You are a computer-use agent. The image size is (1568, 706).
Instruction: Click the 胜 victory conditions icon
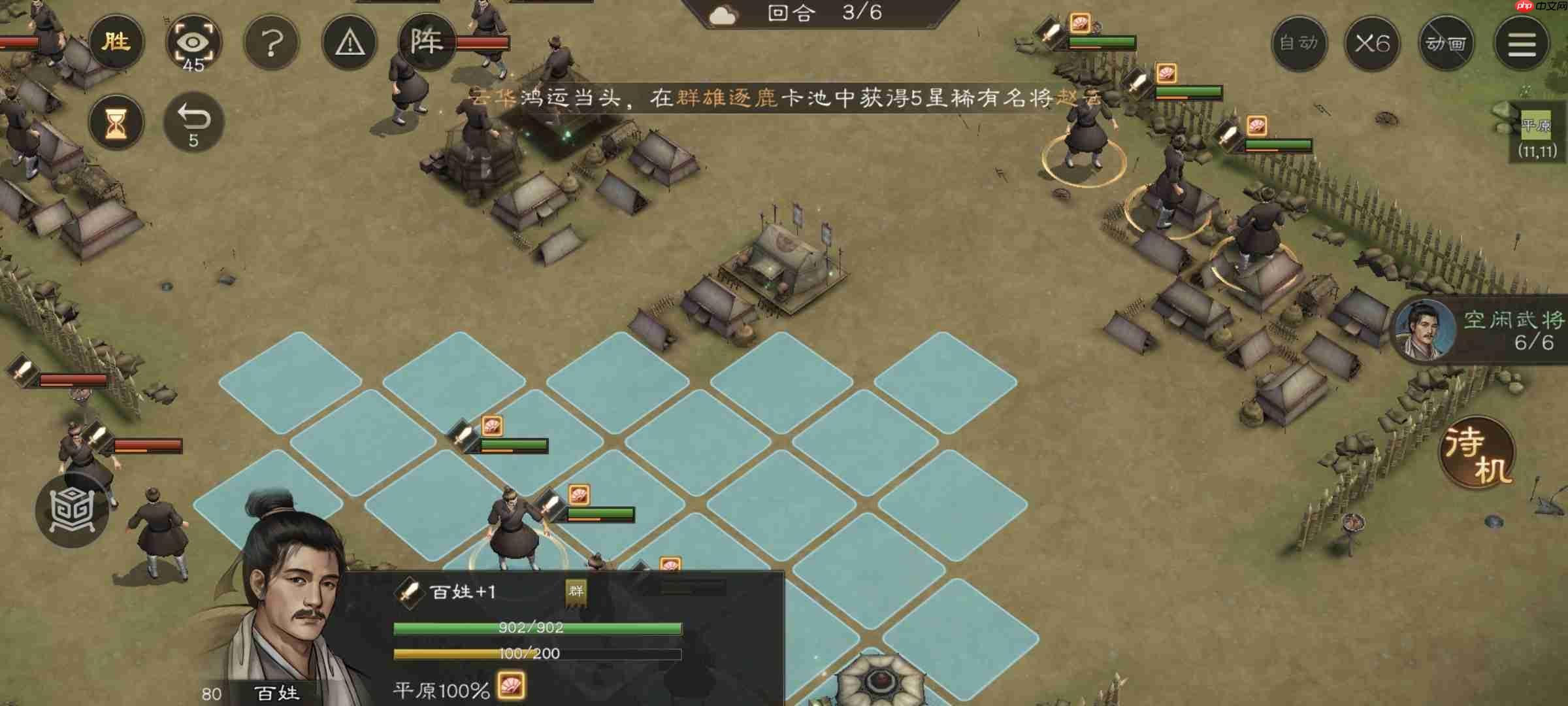tap(118, 42)
